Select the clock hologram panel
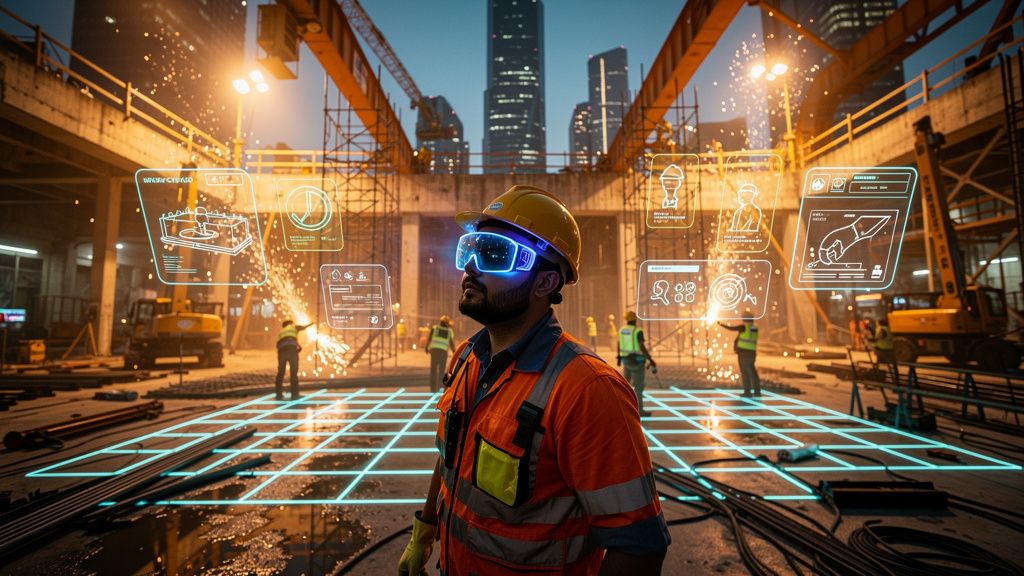Viewport: 1024px width, 576px height. click(x=309, y=213)
